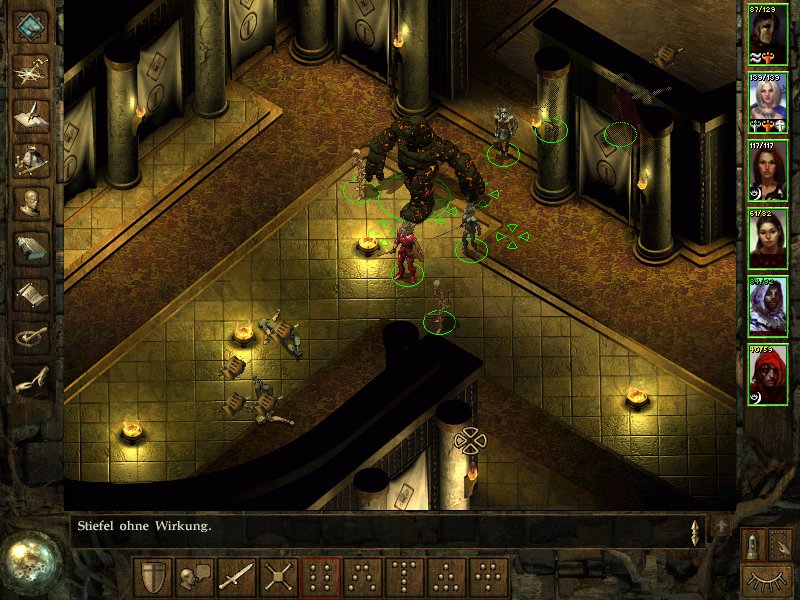Screen dimensions: 800x600
Task: Choose the sword attack action button
Action: tap(237, 577)
